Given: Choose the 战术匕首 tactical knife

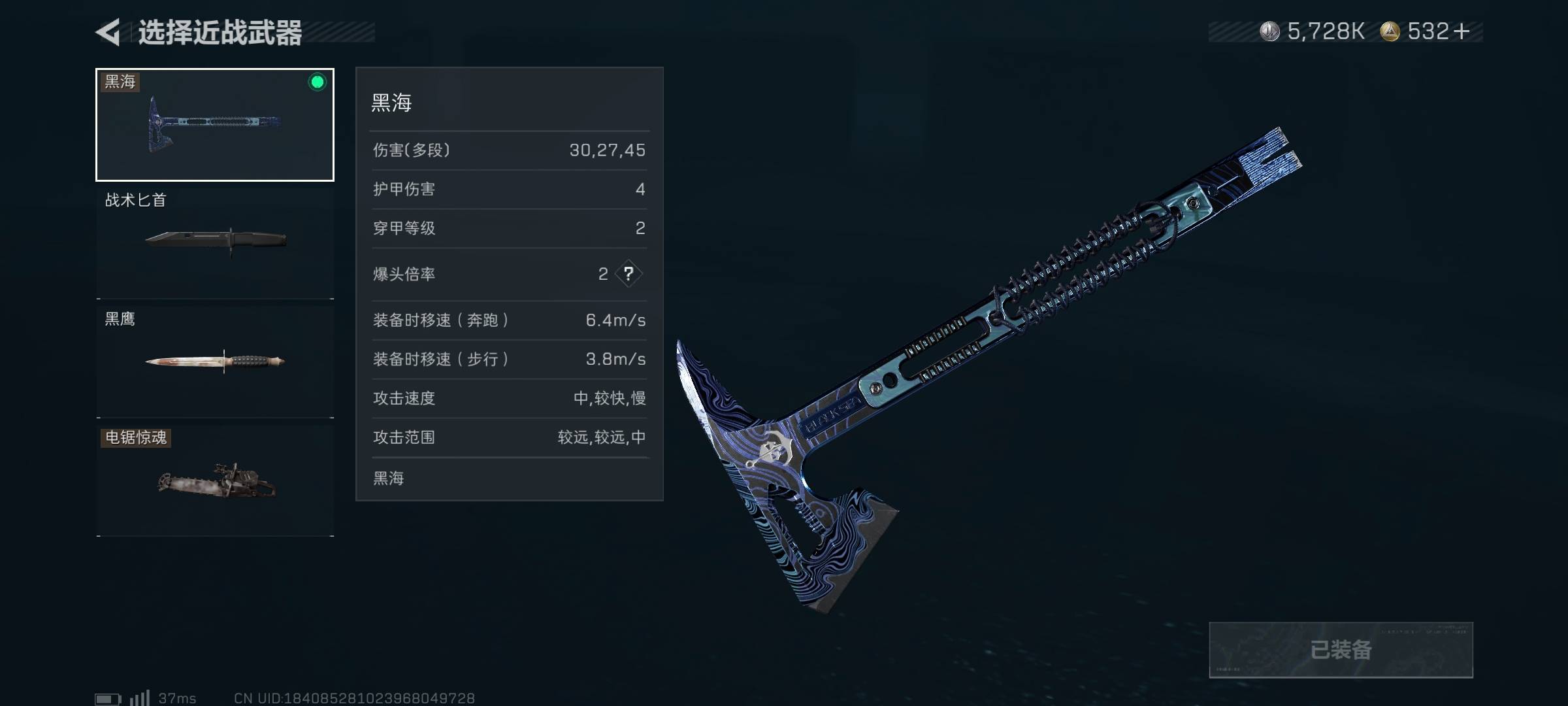Looking at the screenshot, I should pos(215,242).
